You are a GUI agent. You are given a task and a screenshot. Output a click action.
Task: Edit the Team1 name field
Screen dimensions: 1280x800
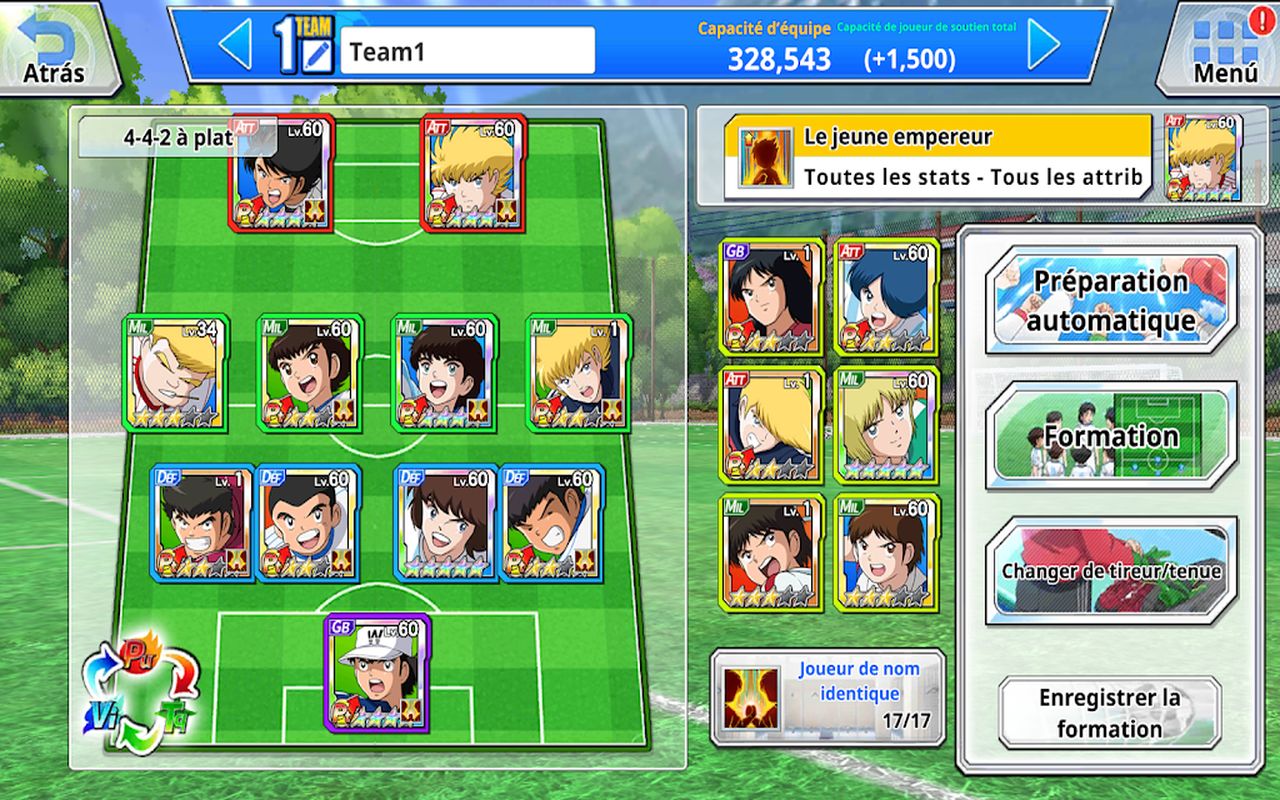point(467,51)
